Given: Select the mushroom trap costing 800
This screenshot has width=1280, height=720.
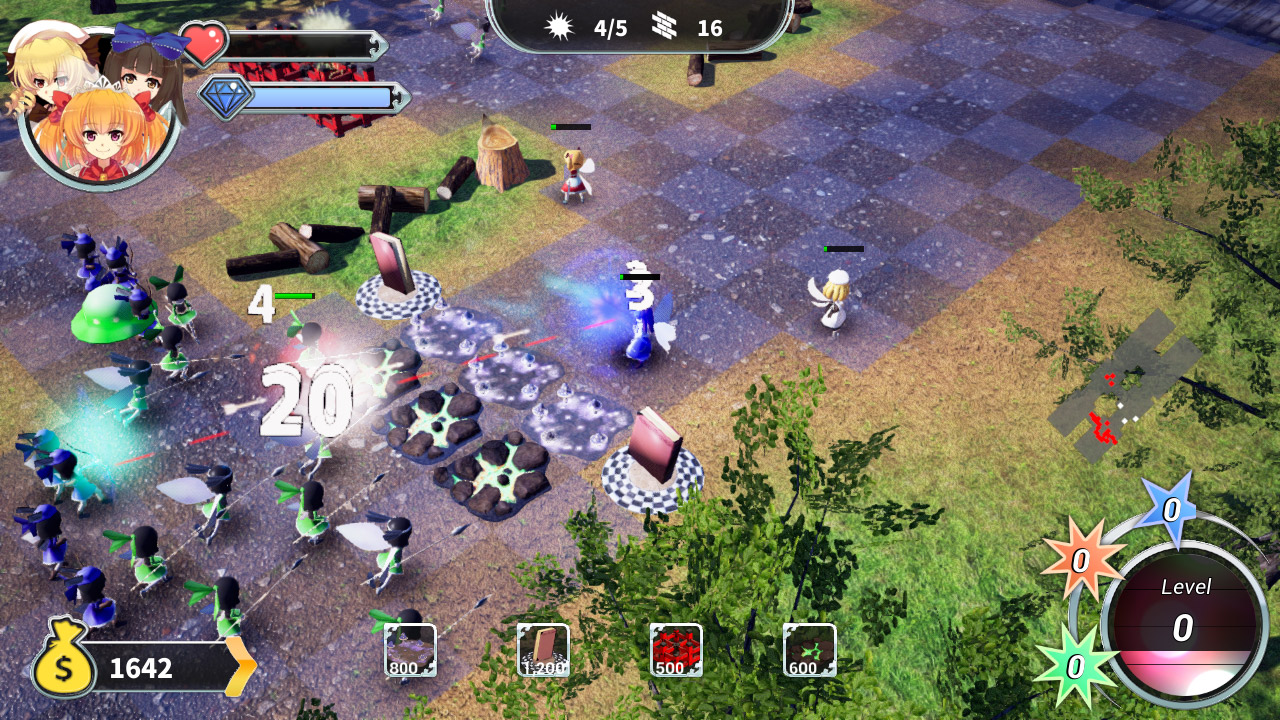Looking at the screenshot, I should [x=410, y=650].
